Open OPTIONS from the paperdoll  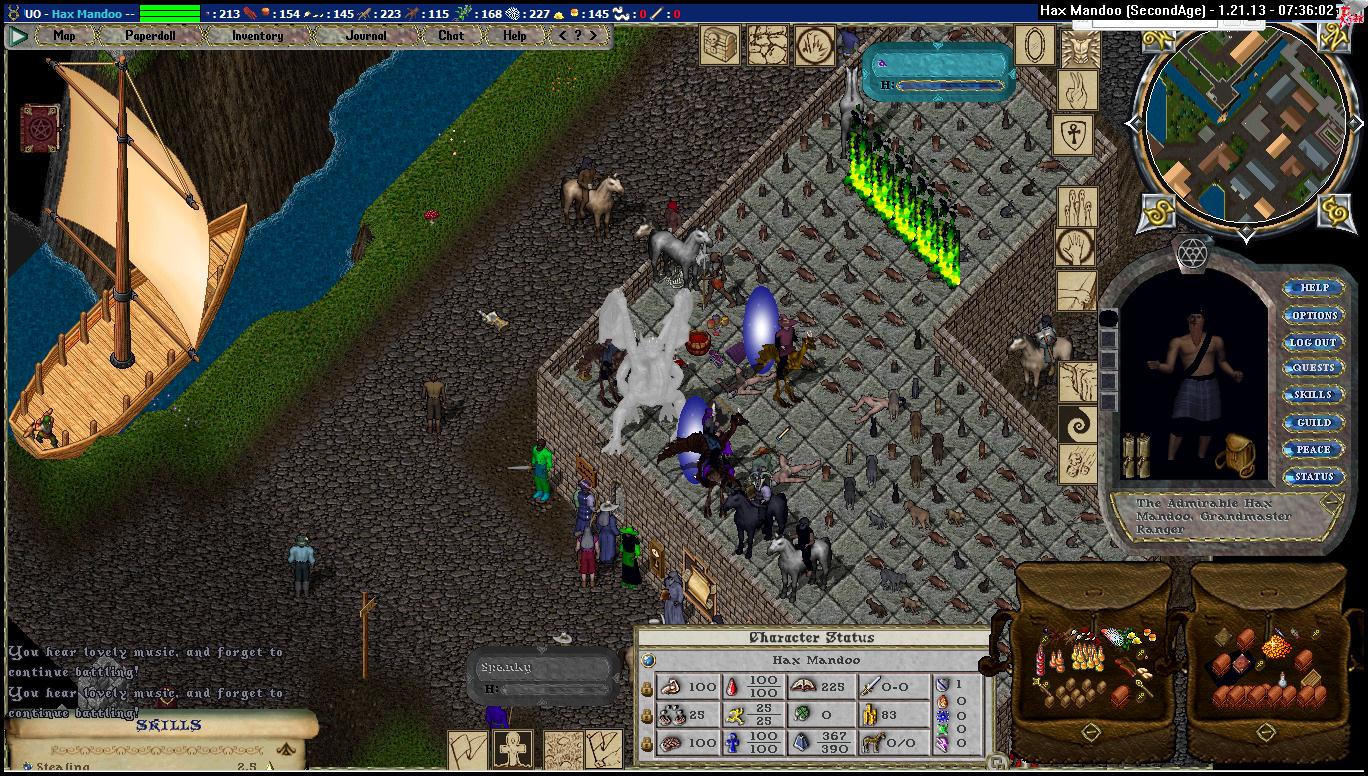pos(1313,315)
